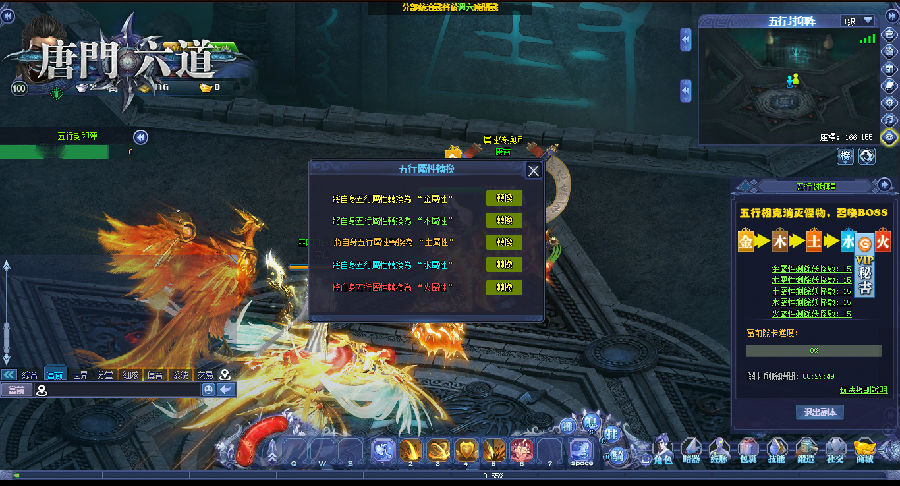Viewport: 900px width, 486px height.
Task: Use the heart skill in hotbar slot 4
Action: [x=465, y=450]
